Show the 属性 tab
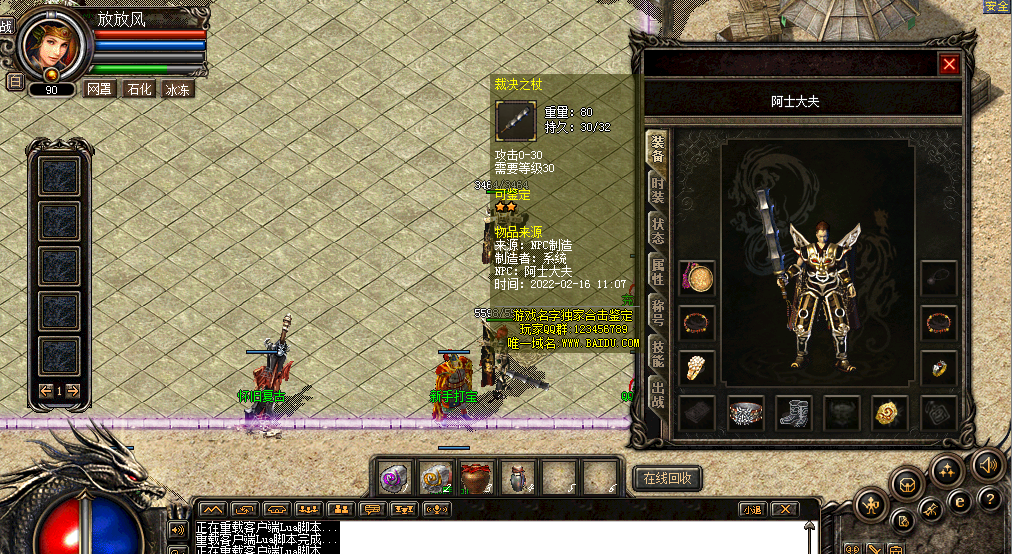The height and width of the screenshot is (554, 1012). tap(657, 268)
